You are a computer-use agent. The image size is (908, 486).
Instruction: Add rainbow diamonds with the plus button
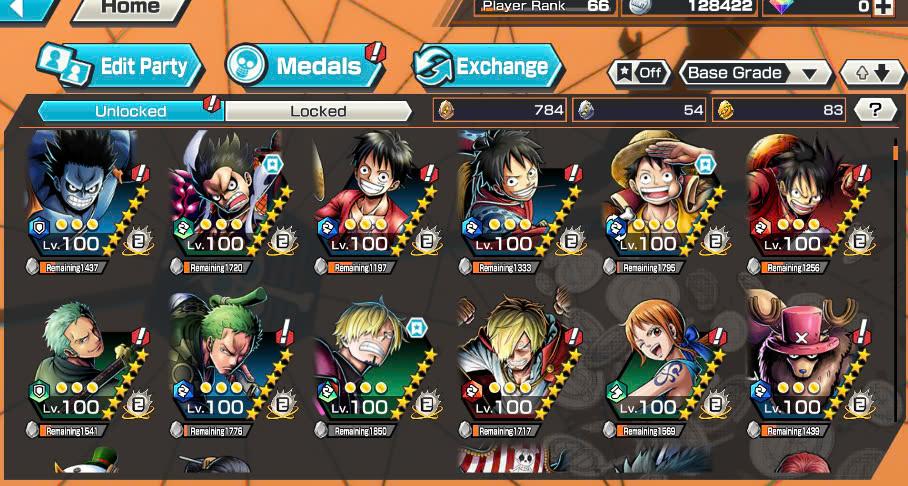pos(883,7)
